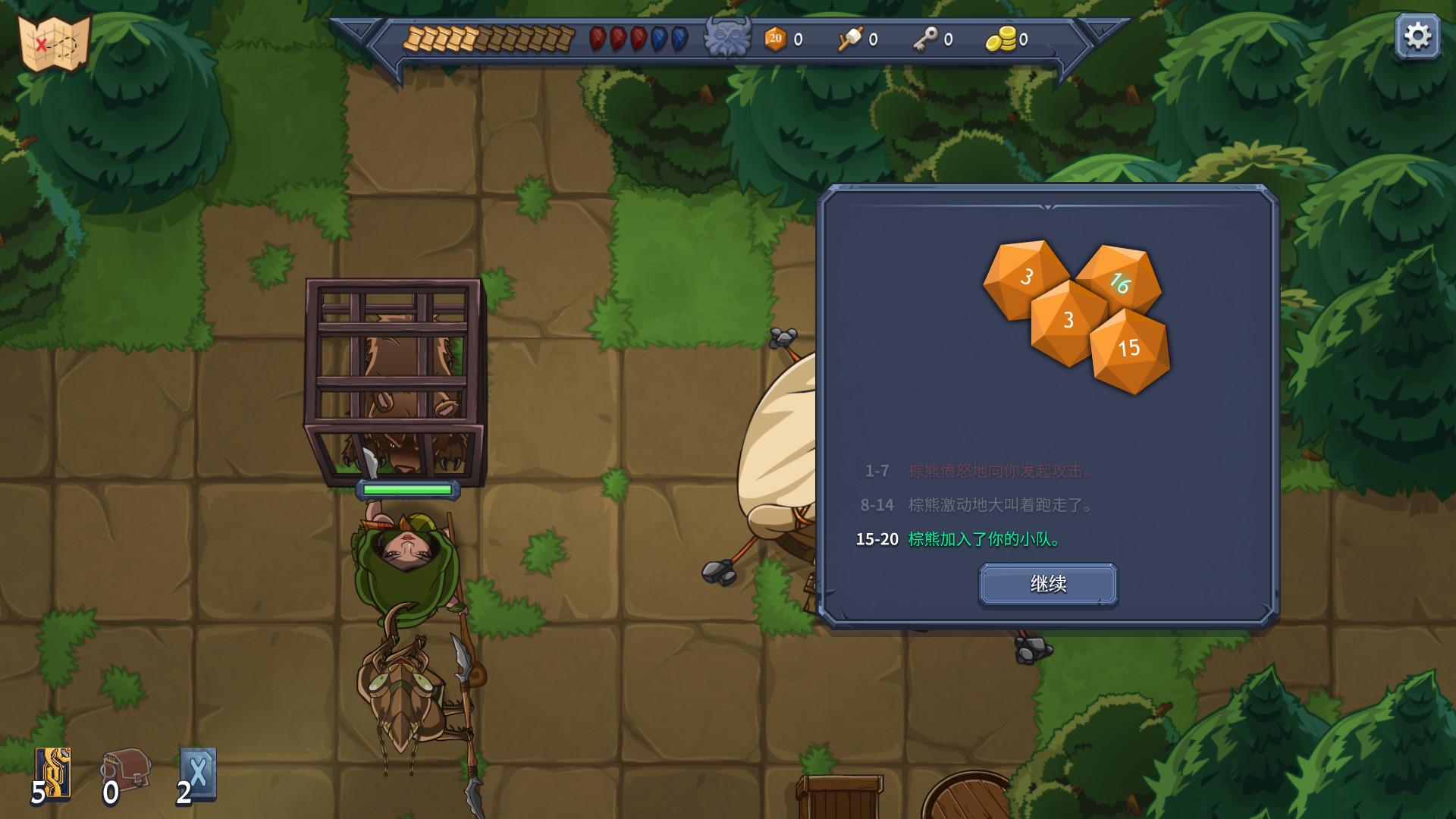Open the golden card deck
The height and width of the screenshot is (819, 1456).
pyautogui.click(x=54, y=773)
